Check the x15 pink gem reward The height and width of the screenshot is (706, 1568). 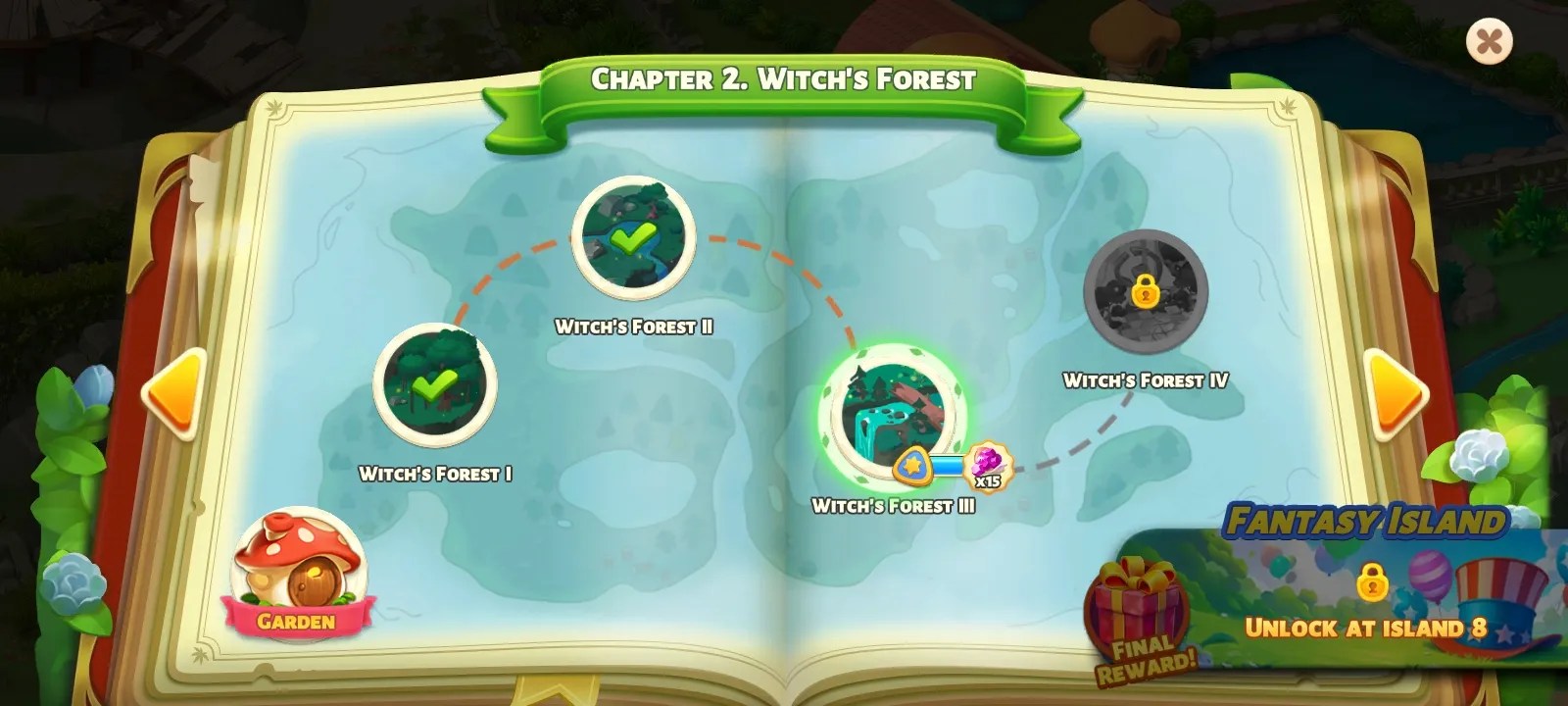987,466
